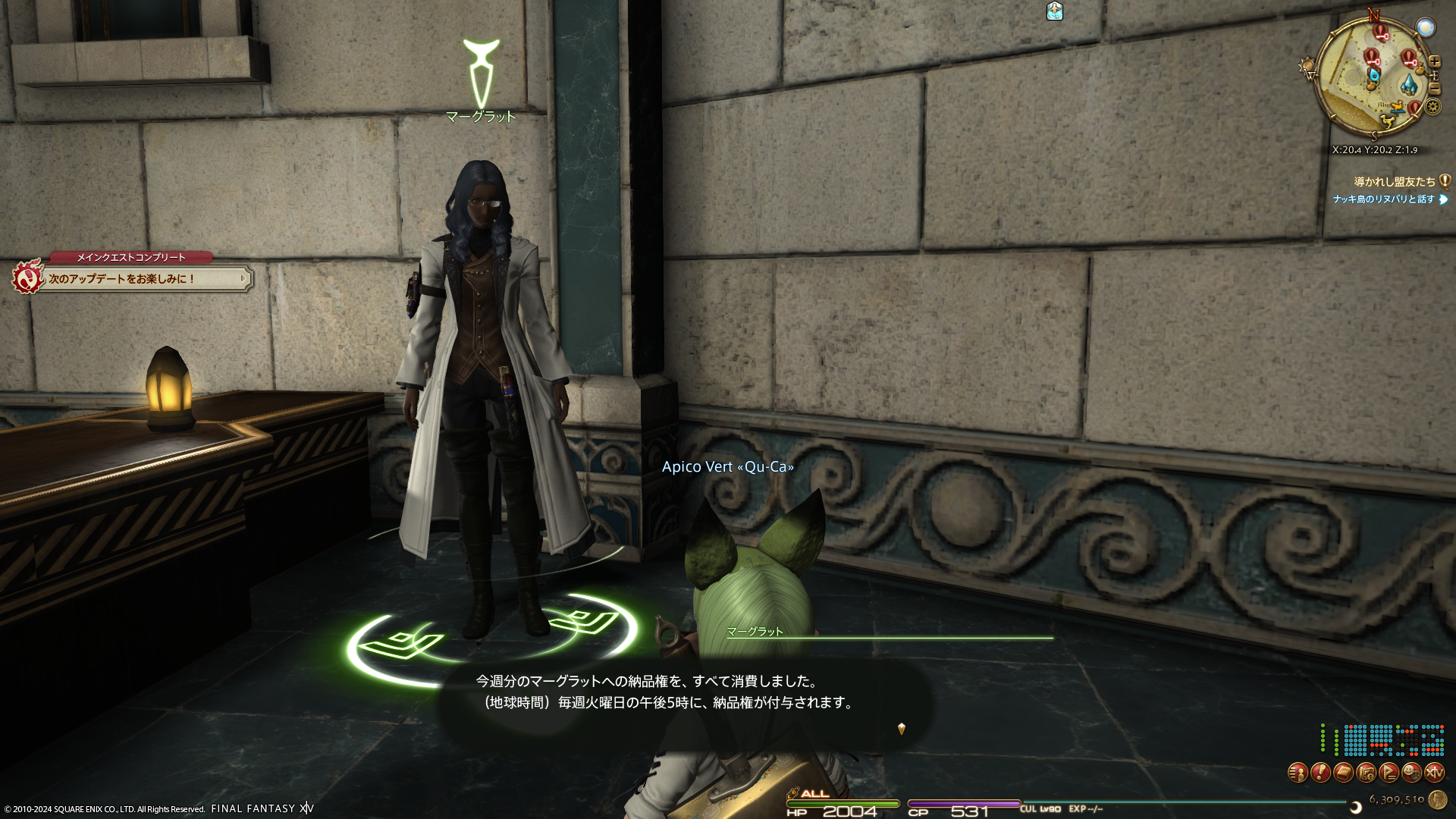Open the Duty menu with exclamation mark
Image resolution: width=1456 pixels, height=819 pixels.
pos(1320,773)
